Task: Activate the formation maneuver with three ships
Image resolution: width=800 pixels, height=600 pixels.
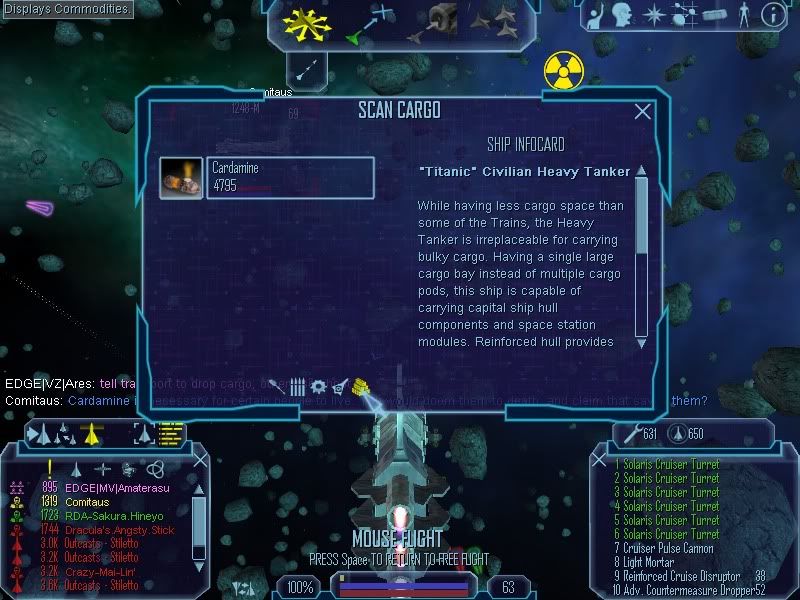Action: pyautogui.click(x=495, y=20)
